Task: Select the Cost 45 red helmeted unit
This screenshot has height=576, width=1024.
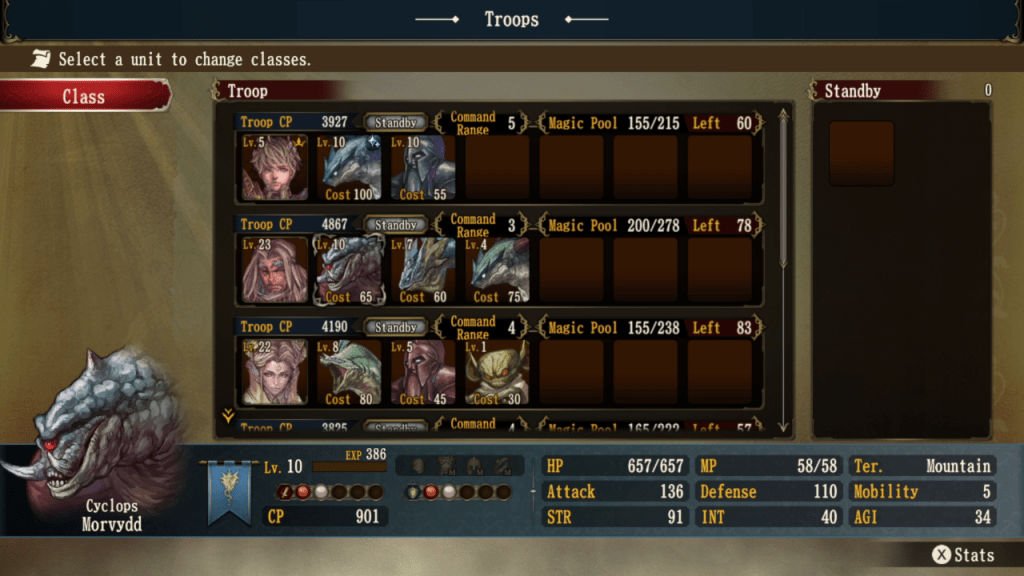Action: click(423, 373)
